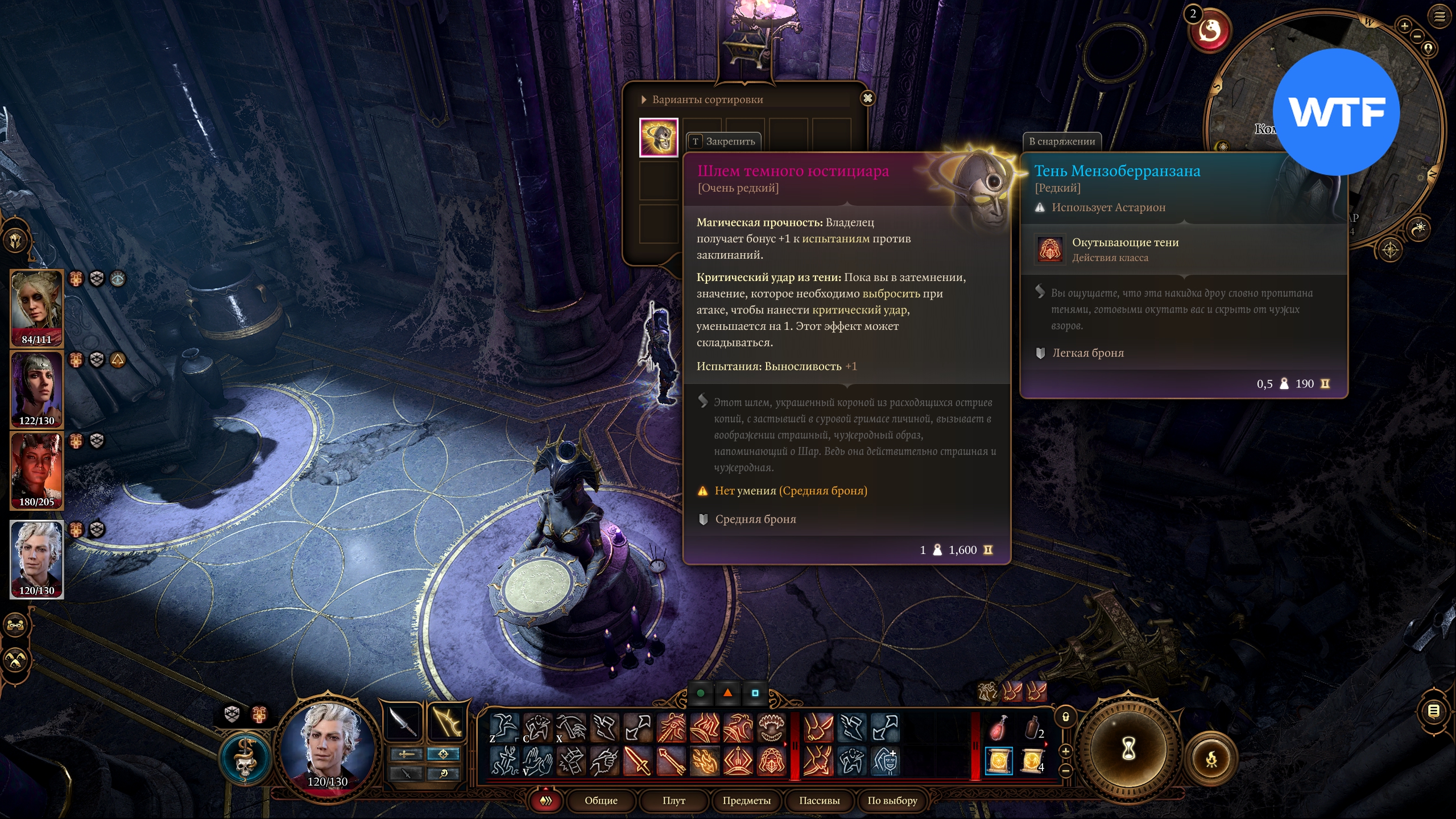This screenshot has width=1456, height=819.
Task: Choose the 'По выбору' custom tab
Action: 892,800
